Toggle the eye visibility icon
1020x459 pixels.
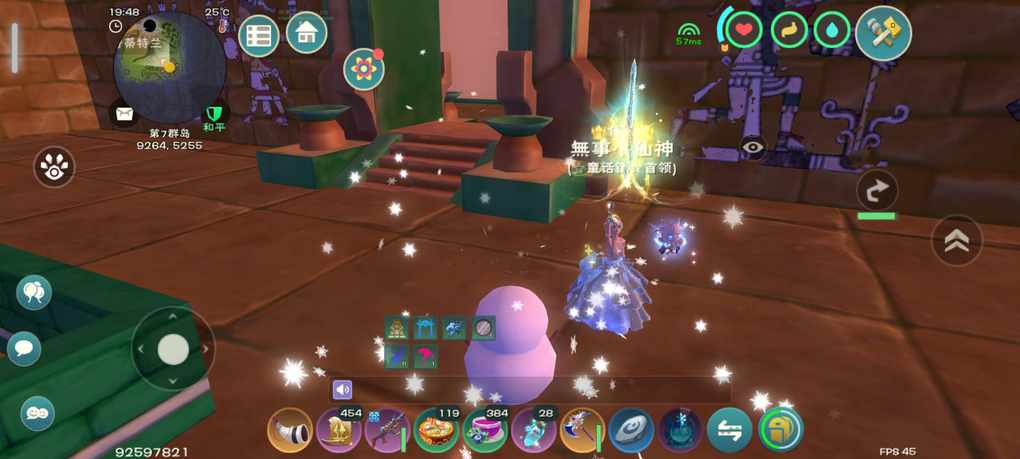pyautogui.click(x=753, y=147)
